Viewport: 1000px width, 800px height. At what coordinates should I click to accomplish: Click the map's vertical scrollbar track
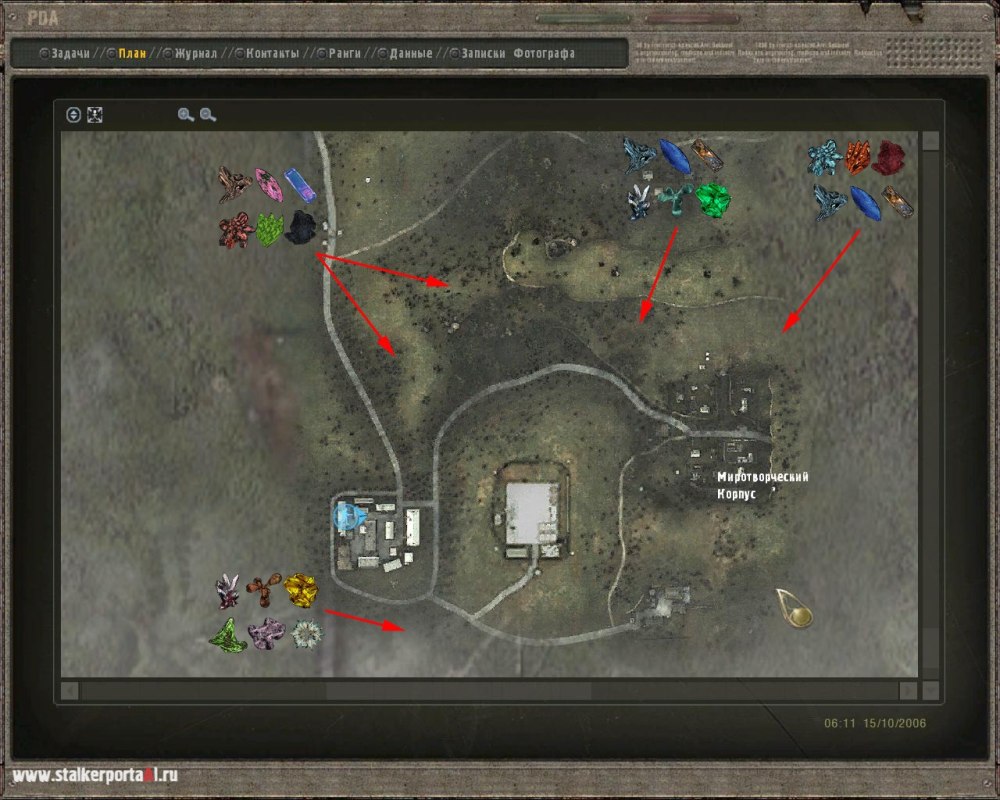[x=931, y=400]
